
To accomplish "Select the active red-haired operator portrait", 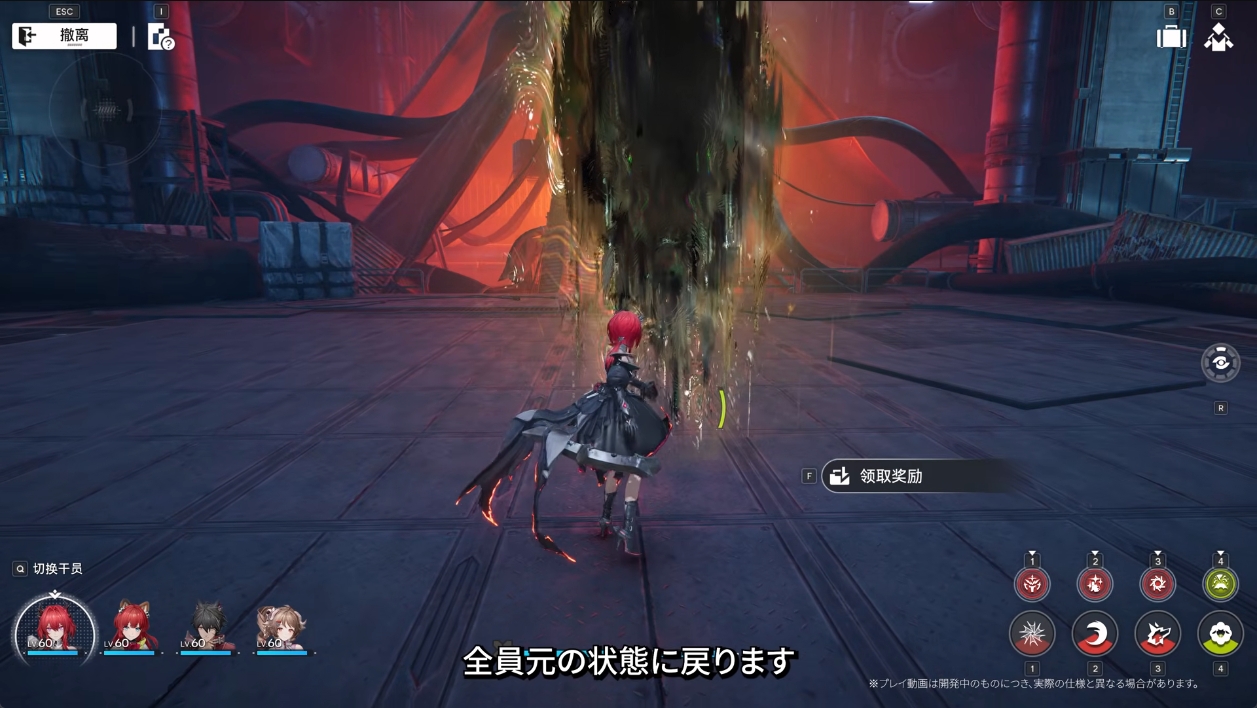I will coord(55,628).
